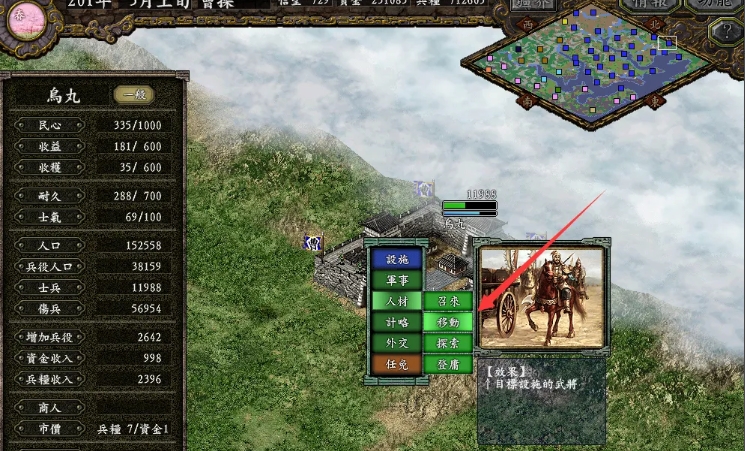Pick the 探索 search sub-command

[447, 343]
